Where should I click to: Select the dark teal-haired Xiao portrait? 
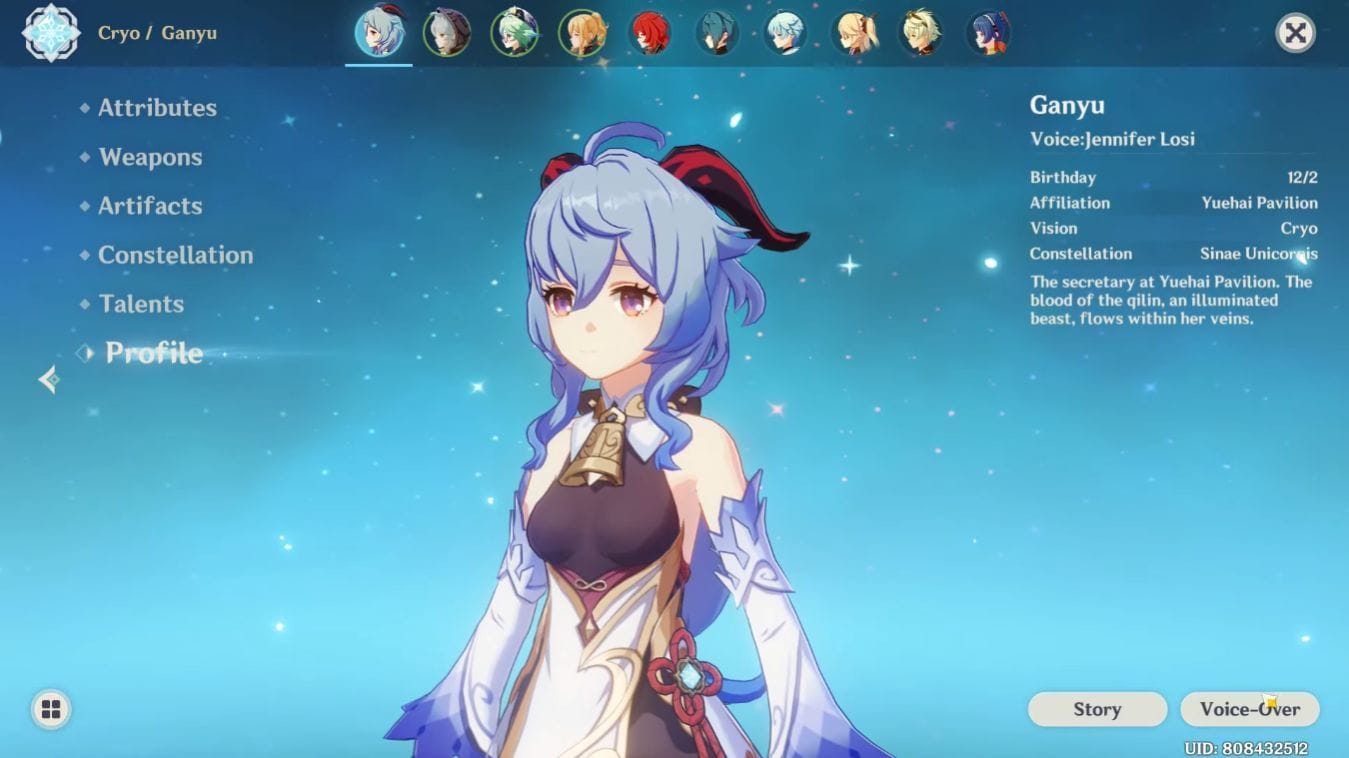click(x=717, y=33)
